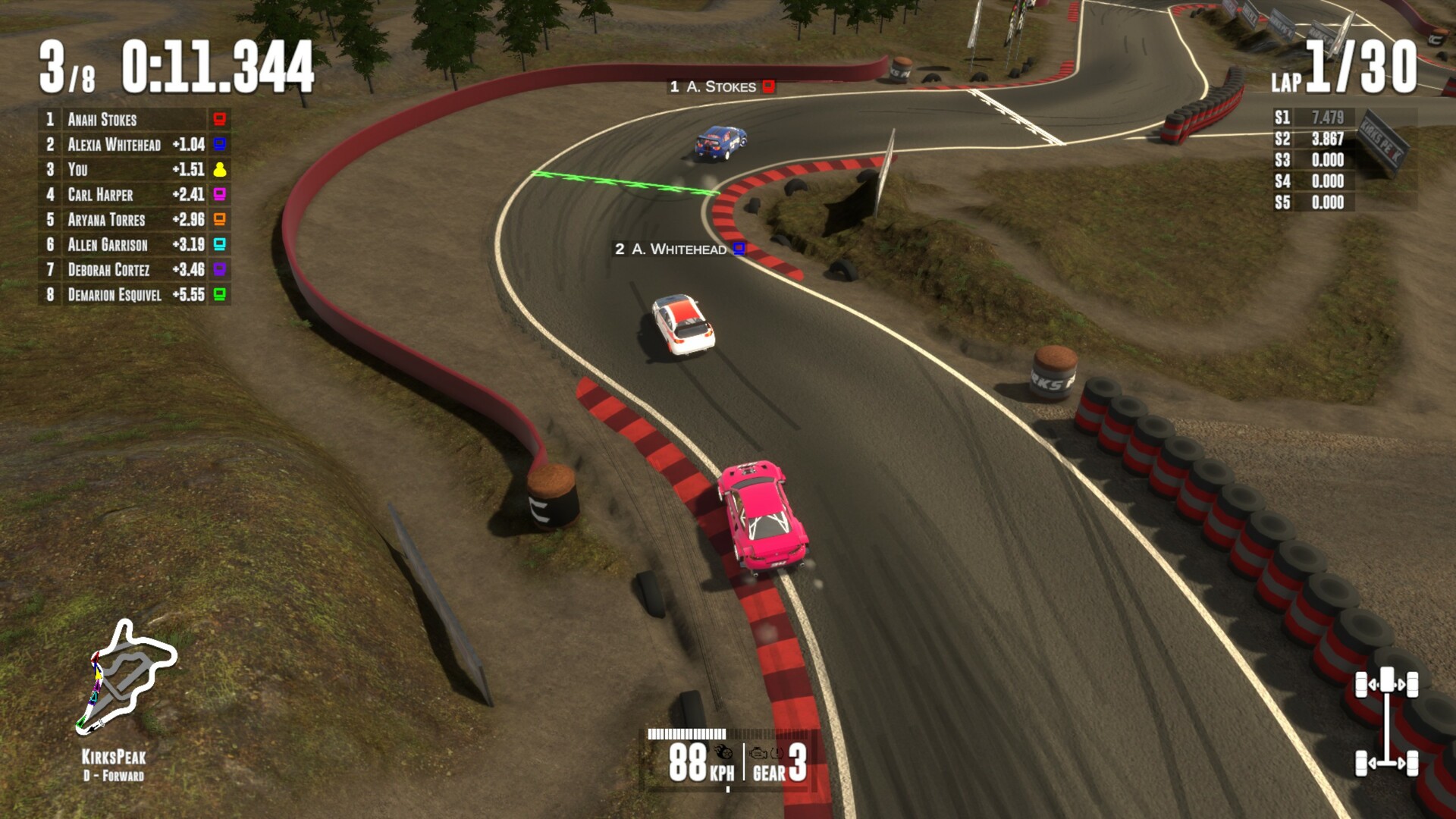Click Allen Garrison's cyan car icon

point(218,246)
